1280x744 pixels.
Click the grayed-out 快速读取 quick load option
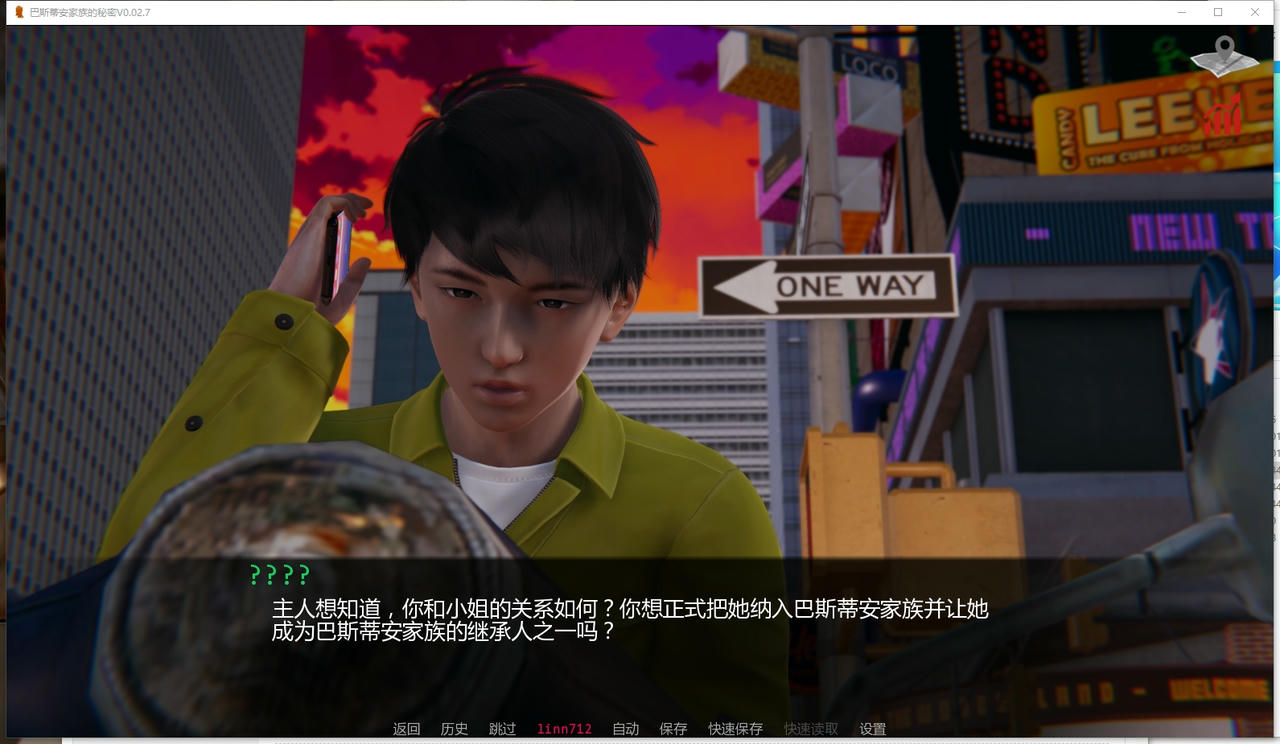click(809, 729)
